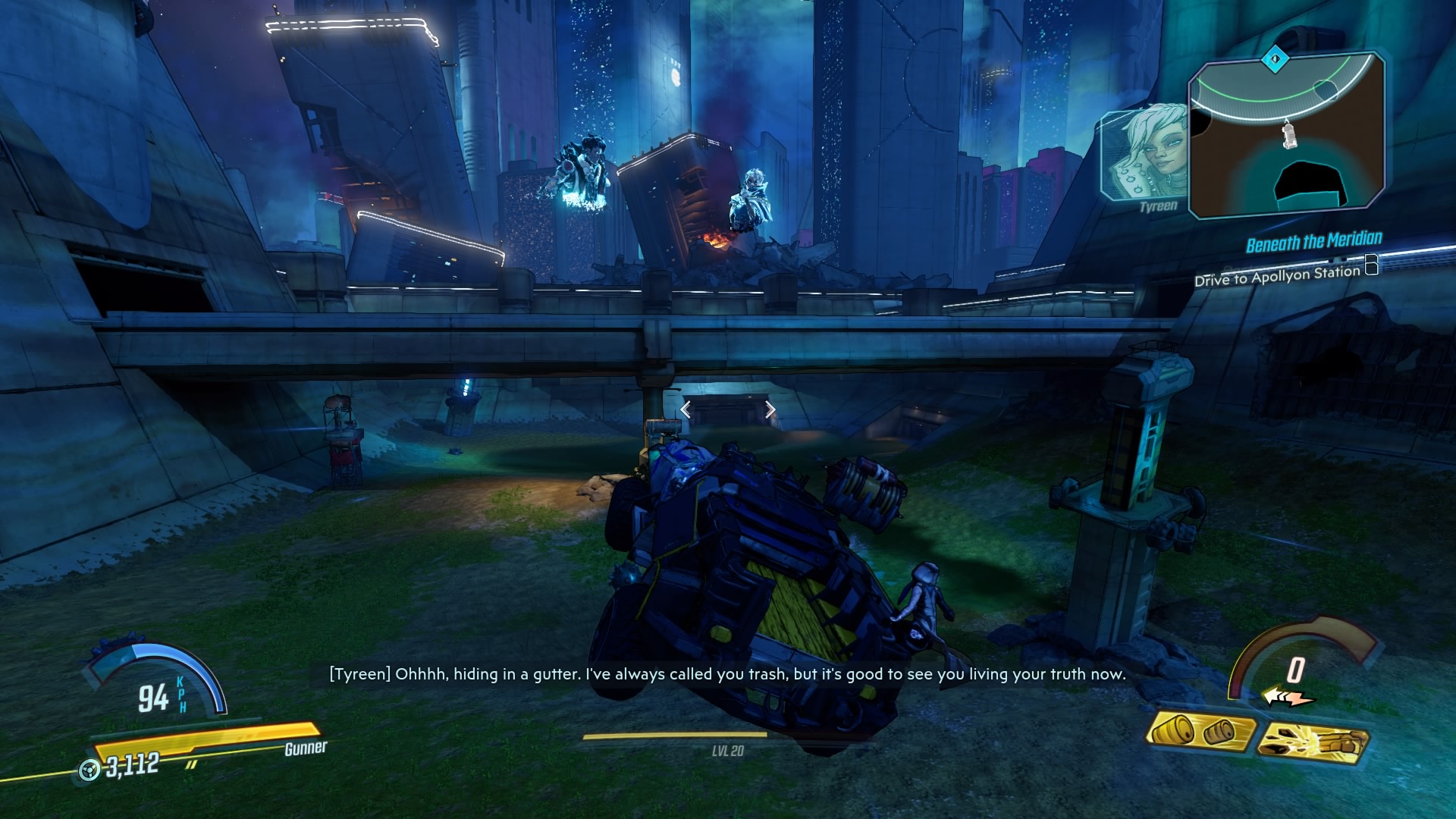Viewport: 1456px width, 819px height.
Task: Open the Beneath the Meridian mission tracker
Action: 1313,243
